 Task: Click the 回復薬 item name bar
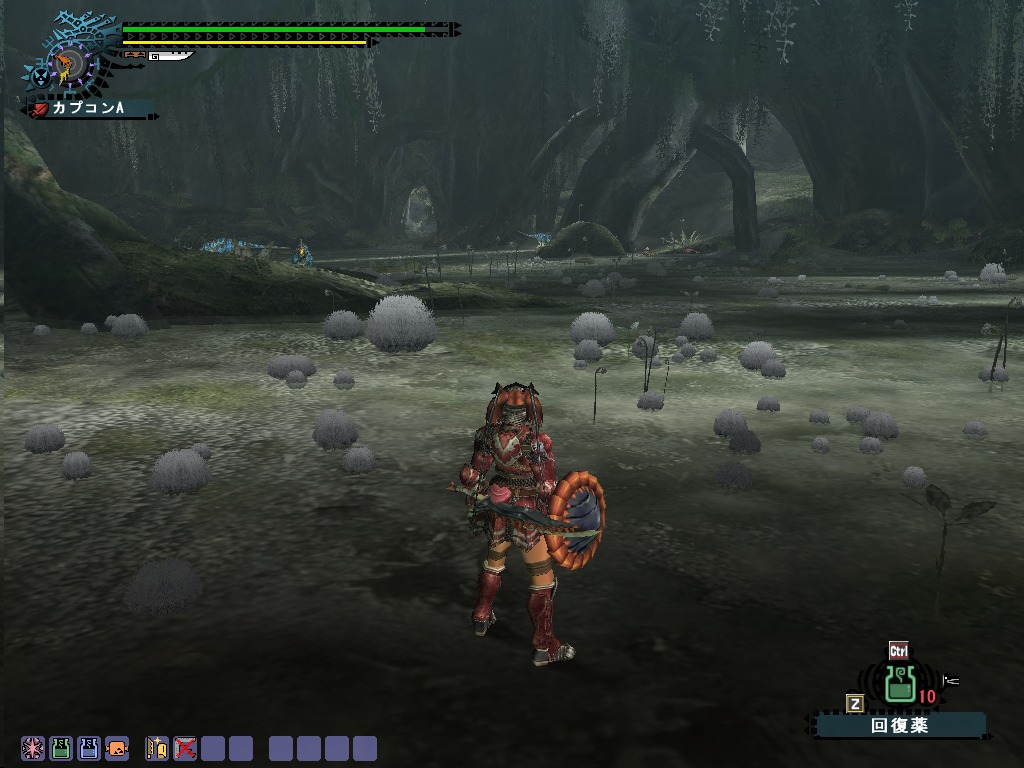point(899,726)
